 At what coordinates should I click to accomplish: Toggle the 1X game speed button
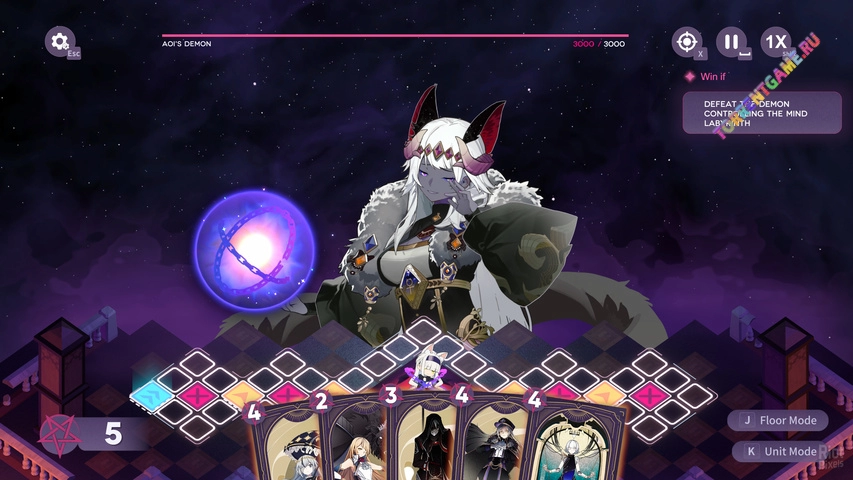click(775, 42)
